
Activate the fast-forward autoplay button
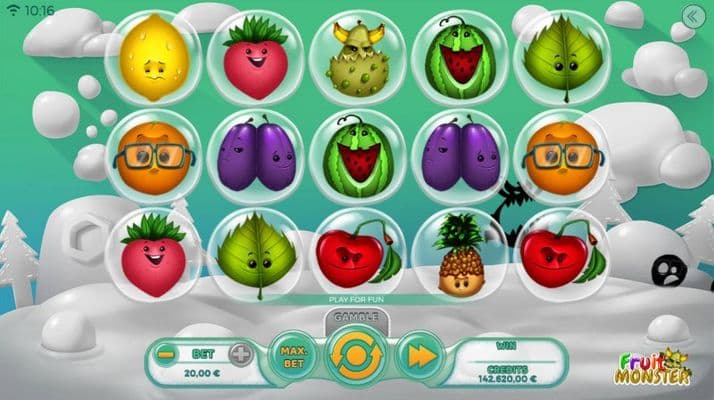[420, 356]
